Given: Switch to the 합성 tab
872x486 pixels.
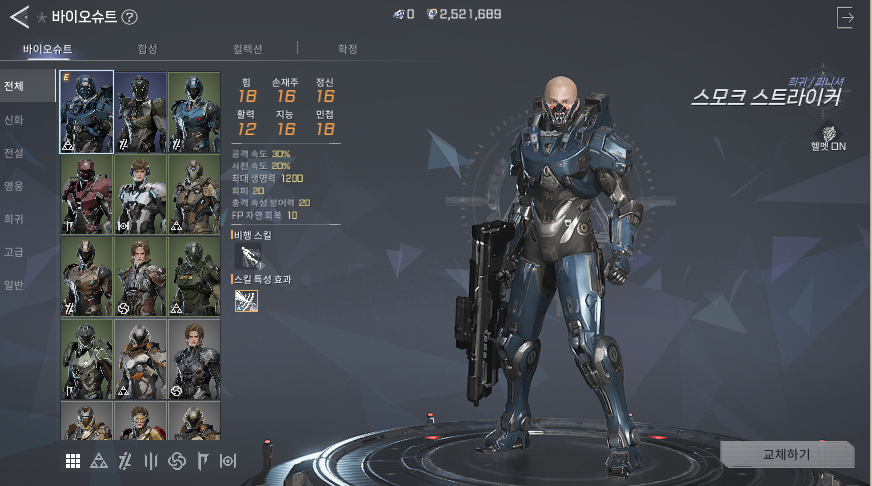Looking at the screenshot, I should coord(147,49).
